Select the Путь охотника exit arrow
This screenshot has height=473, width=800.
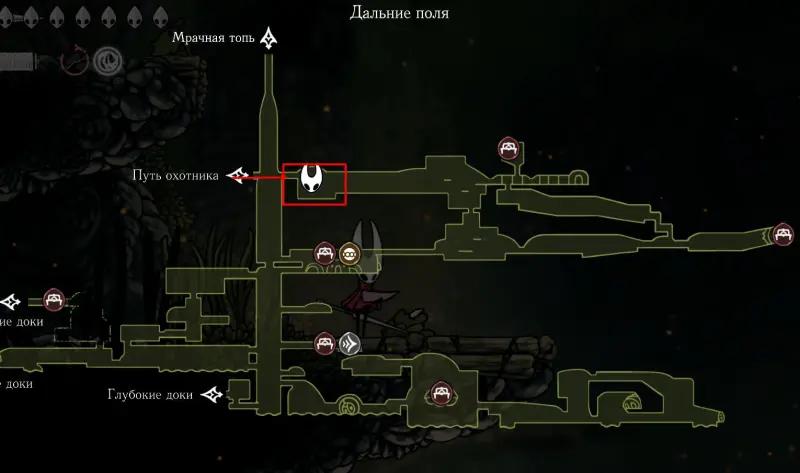coord(239,176)
